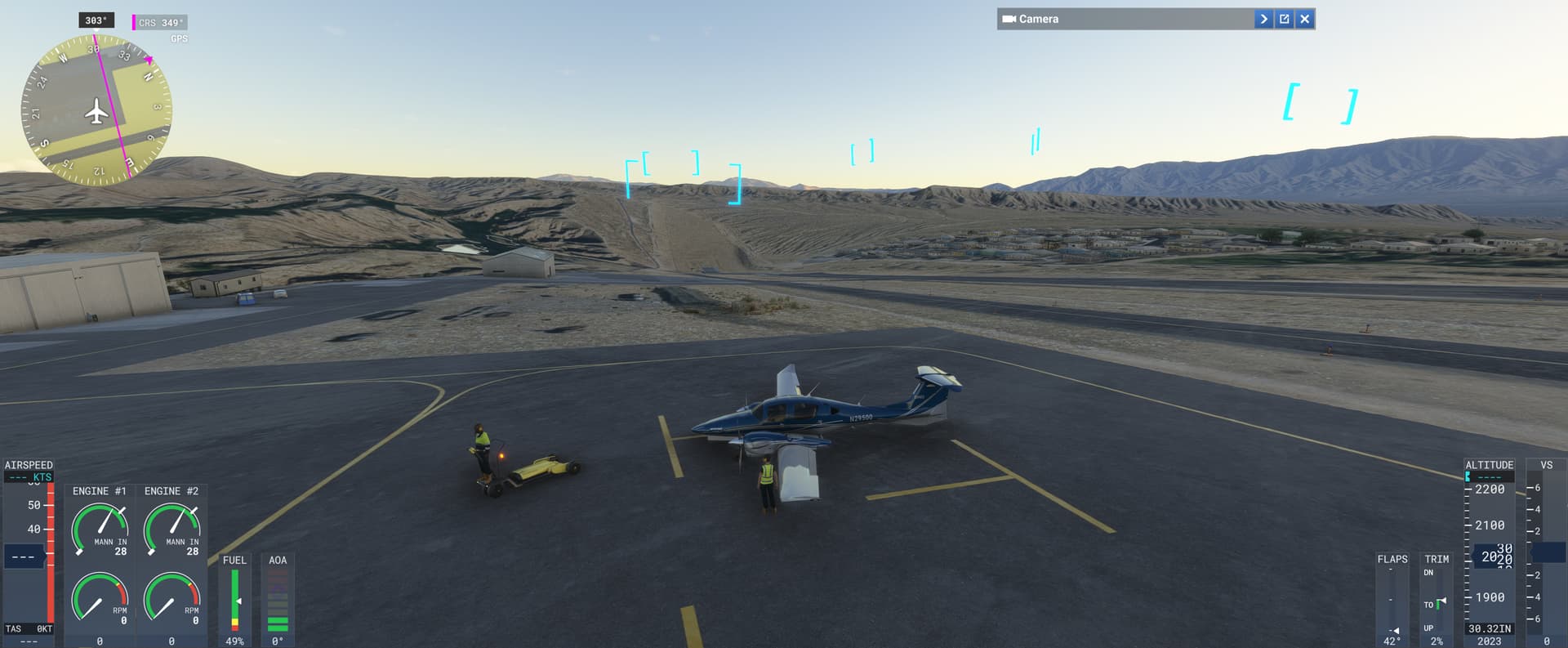Viewport: 1568px width, 648px height.
Task: Click the airplane symbol at the compass center
Action: [x=96, y=110]
